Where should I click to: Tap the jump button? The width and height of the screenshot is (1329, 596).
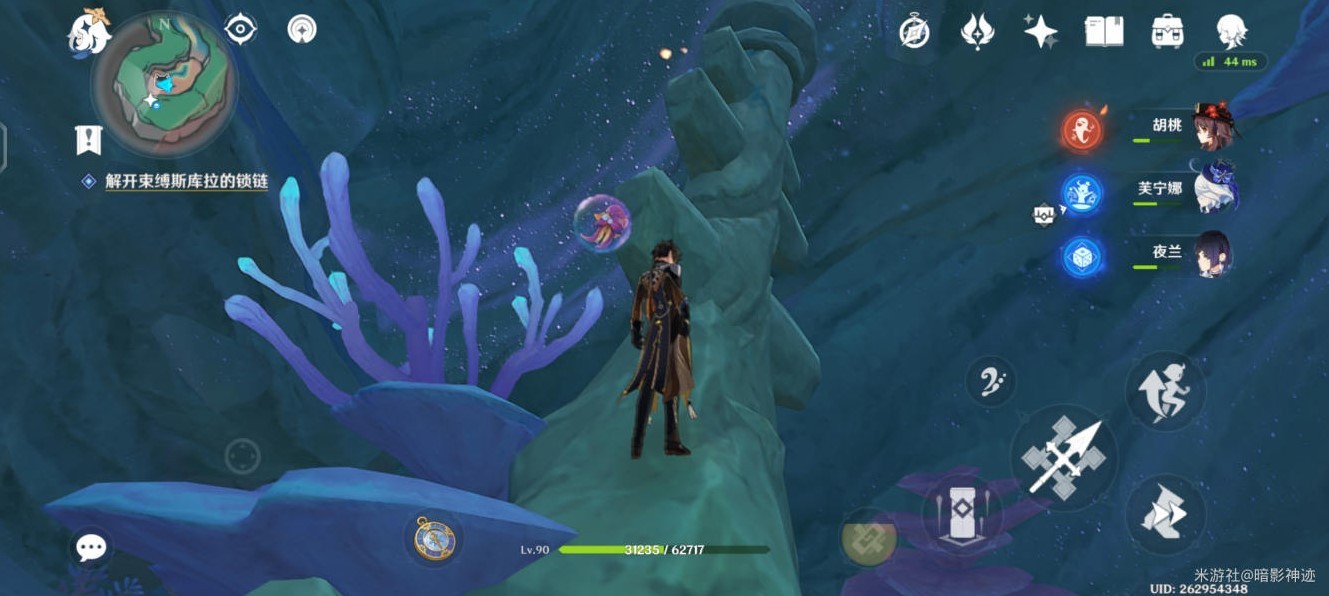click(1165, 392)
